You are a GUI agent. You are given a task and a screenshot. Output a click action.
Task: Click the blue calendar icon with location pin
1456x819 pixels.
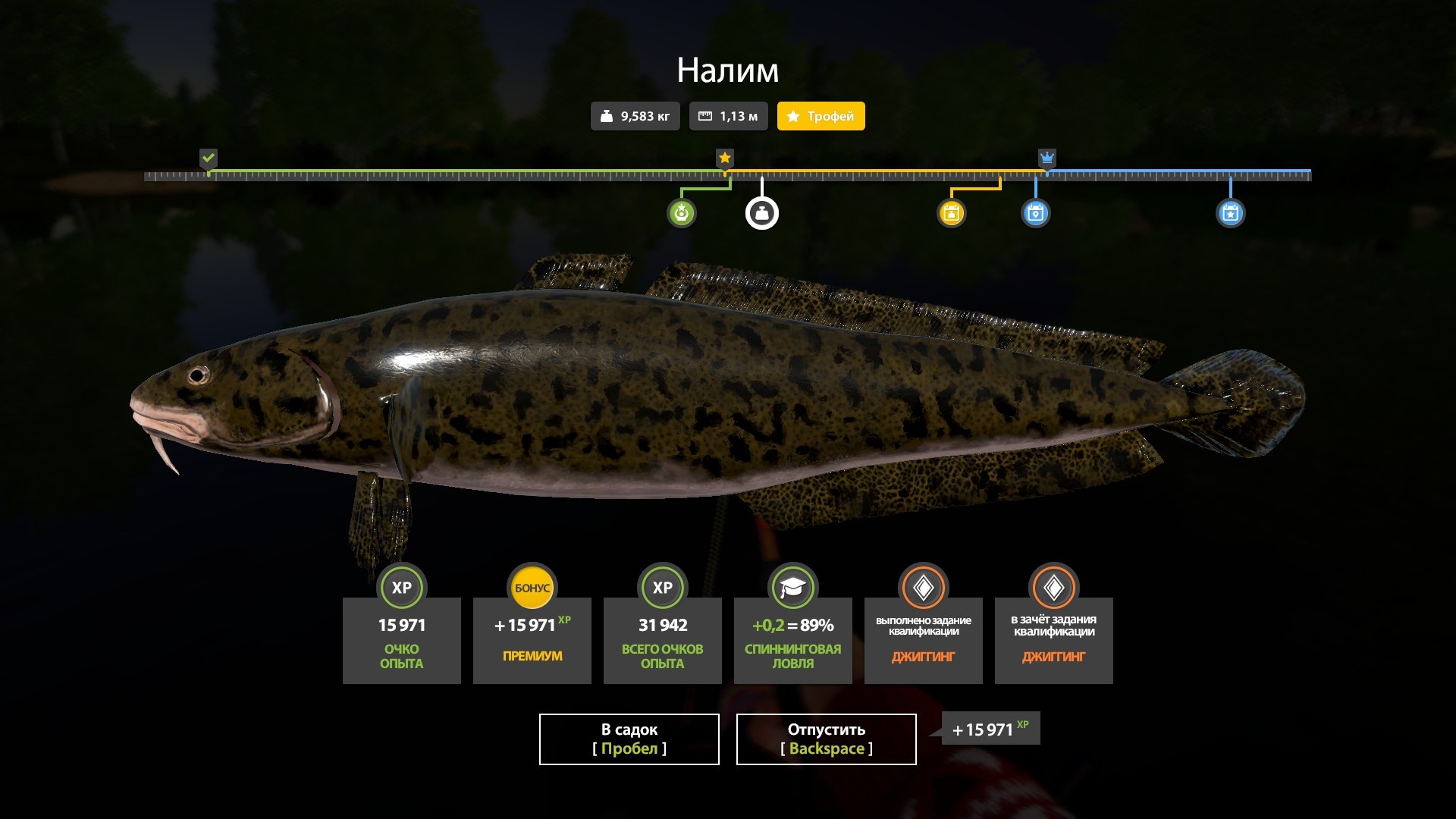pyautogui.click(x=1036, y=213)
